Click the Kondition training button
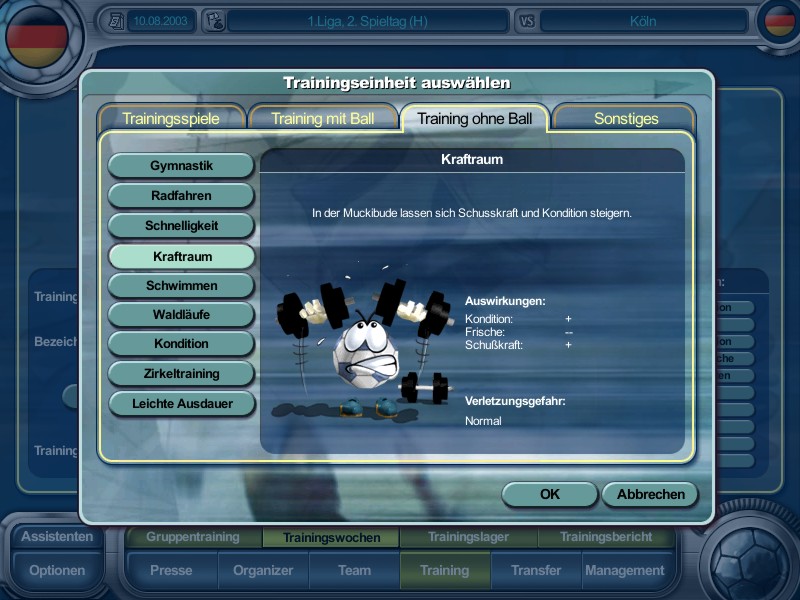Viewport: 800px width, 600px height. click(x=181, y=343)
